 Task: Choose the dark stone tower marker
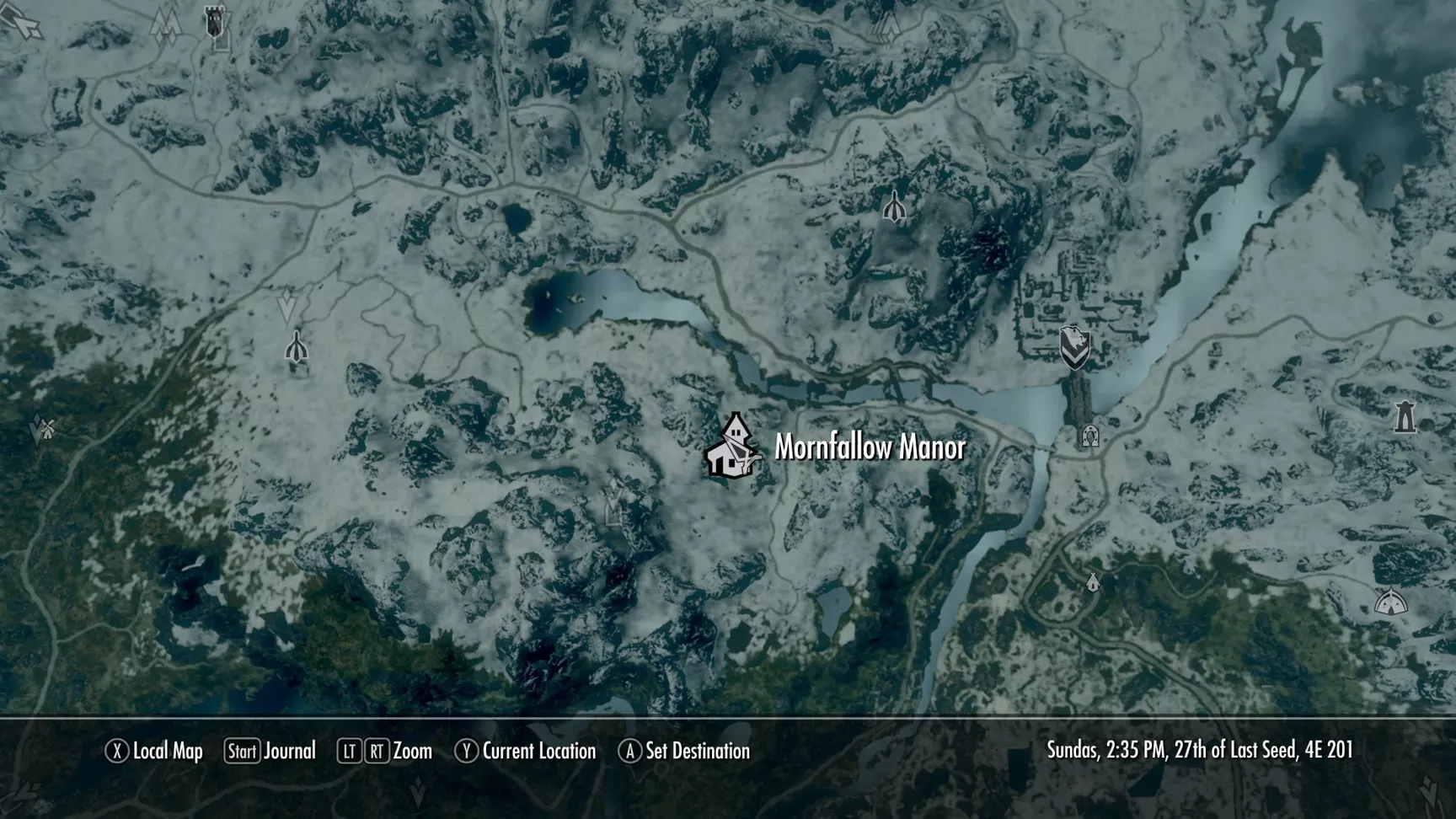[1405, 417]
